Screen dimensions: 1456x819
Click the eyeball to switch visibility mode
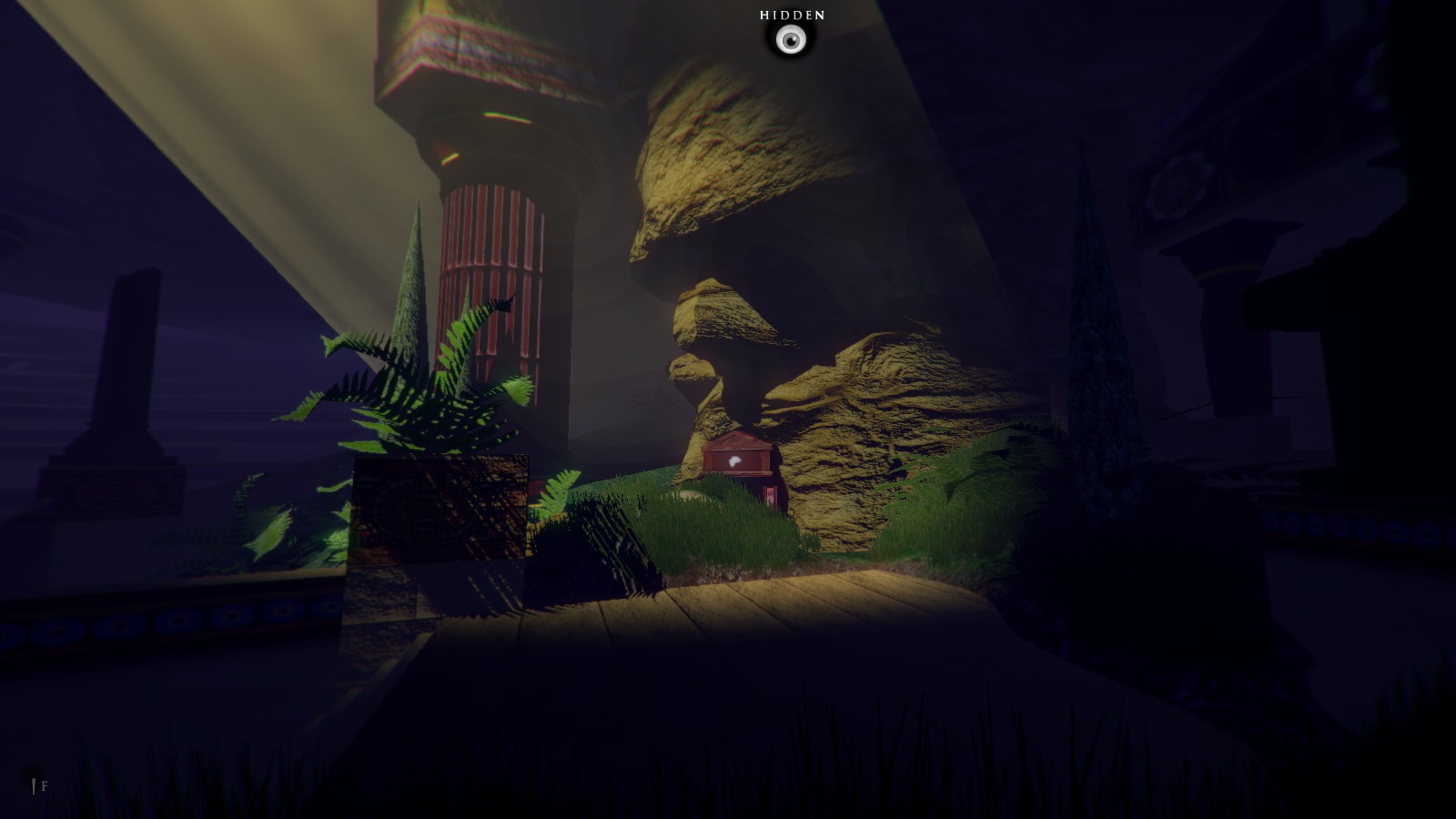click(x=792, y=38)
